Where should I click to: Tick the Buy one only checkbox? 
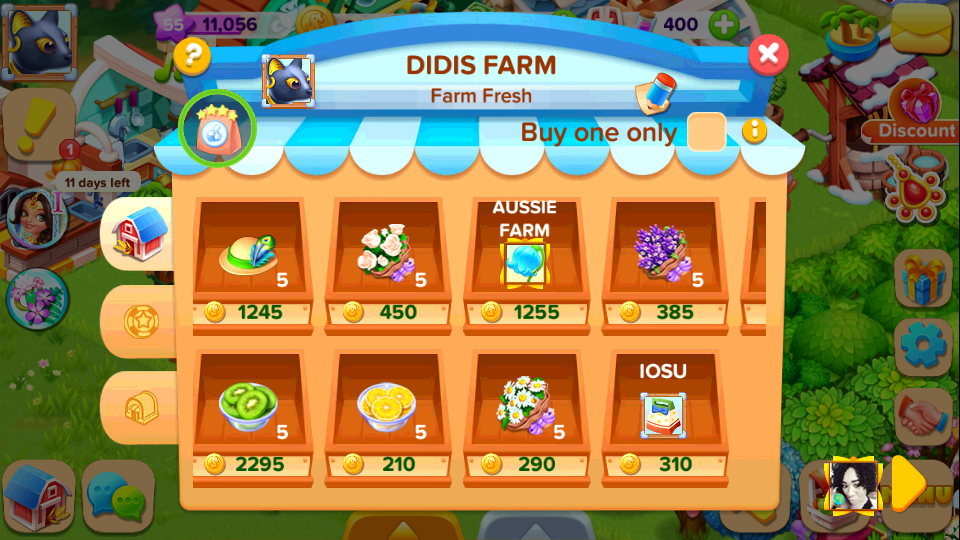[707, 132]
